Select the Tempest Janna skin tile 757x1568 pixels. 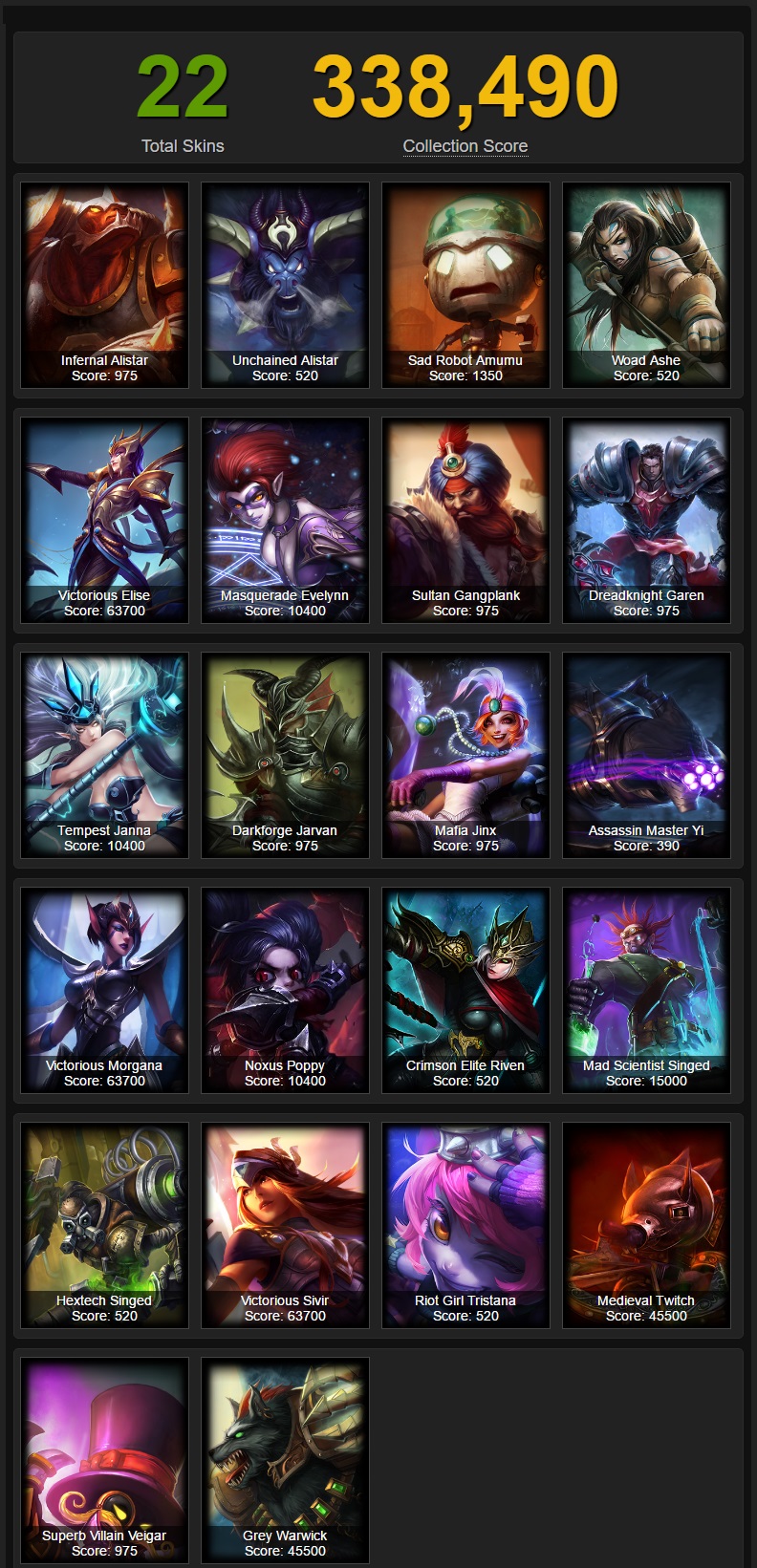point(104,755)
